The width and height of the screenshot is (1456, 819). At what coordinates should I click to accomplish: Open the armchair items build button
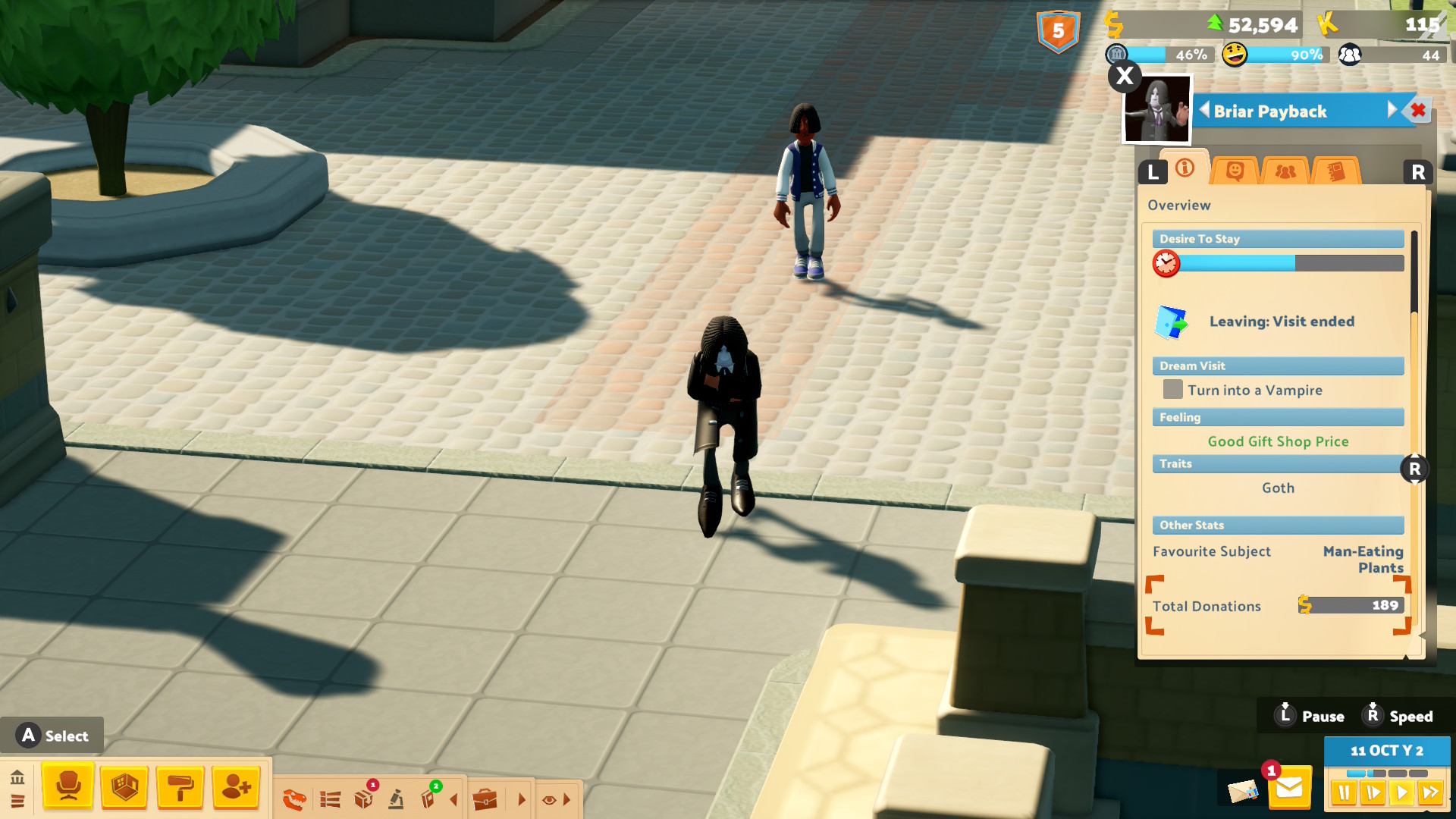pos(68,787)
